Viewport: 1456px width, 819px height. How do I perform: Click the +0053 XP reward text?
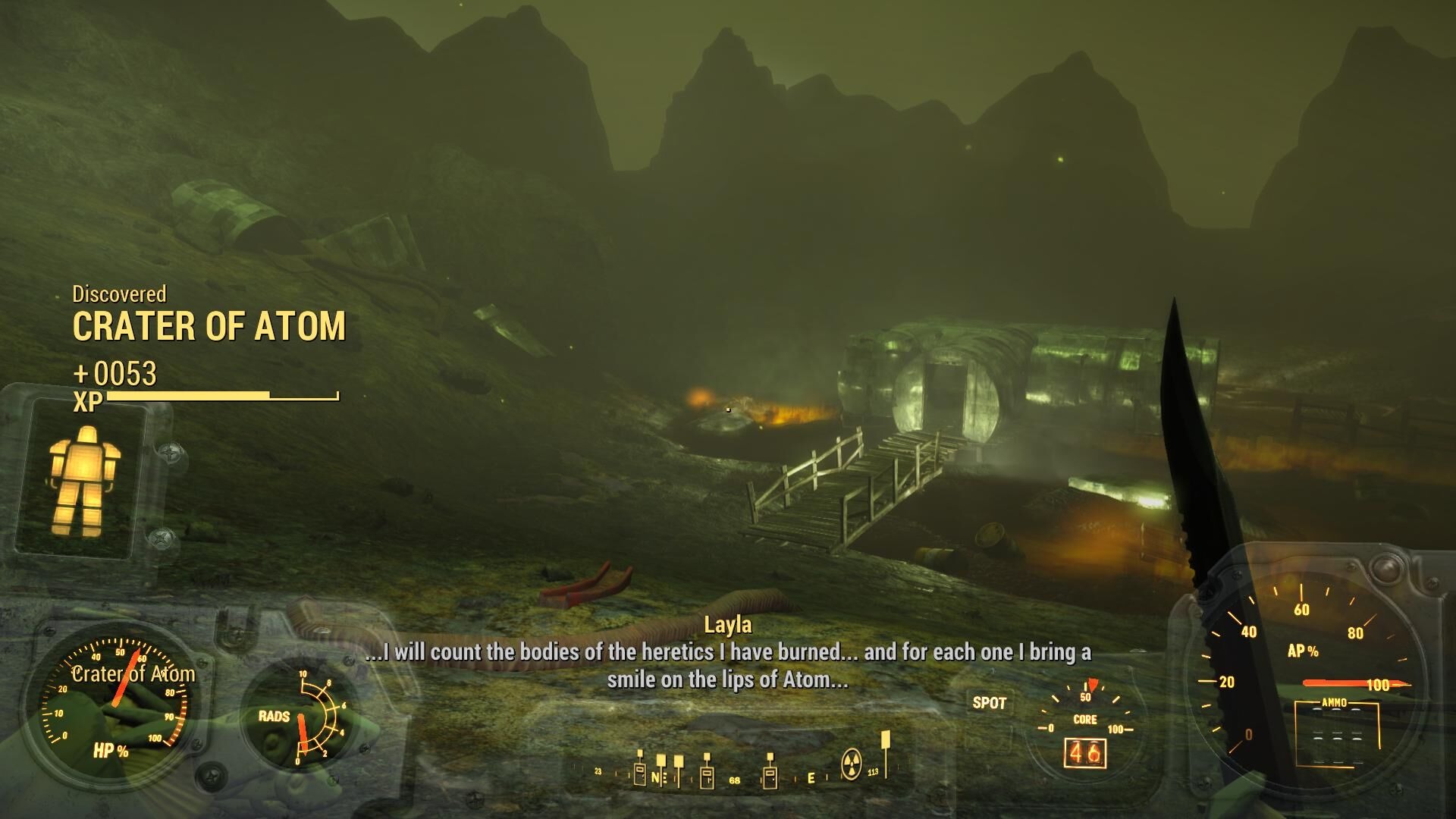click(x=115, y=374)
